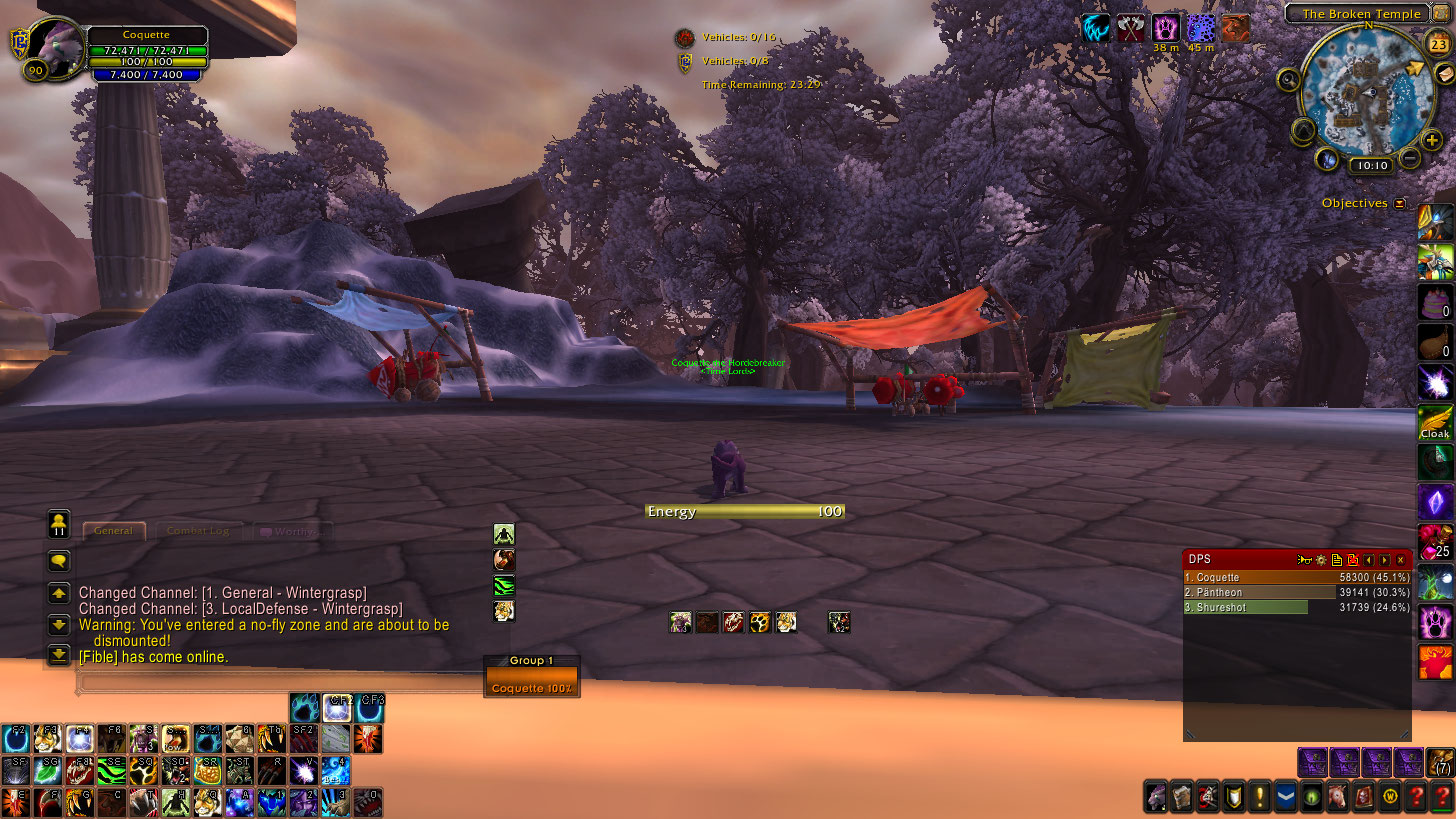Open the DPS meter gear settings

[1320, 560]
